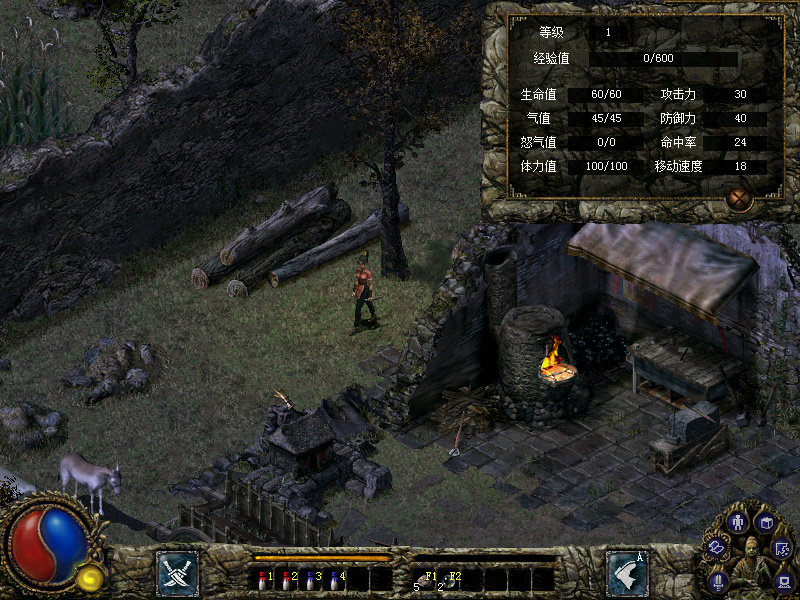The height and width of the screenshot is (600, 800).
Task: Close the character stats panel
Action: click(x=739, y=199)
